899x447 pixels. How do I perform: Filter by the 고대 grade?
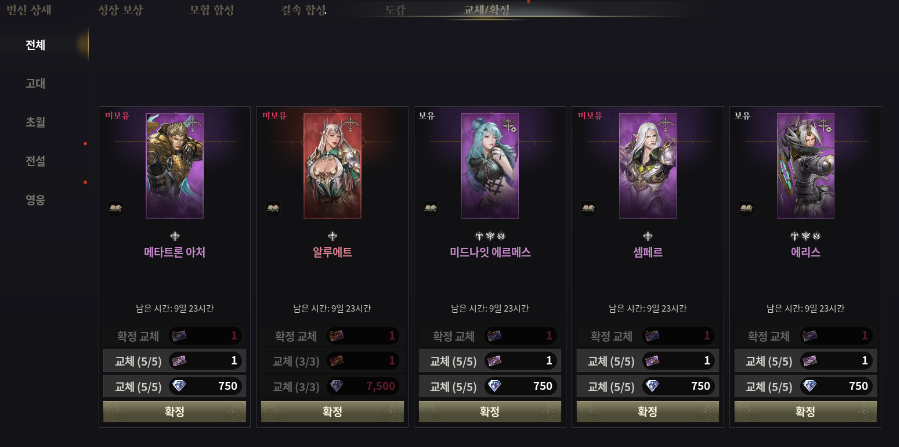point(36,83)
